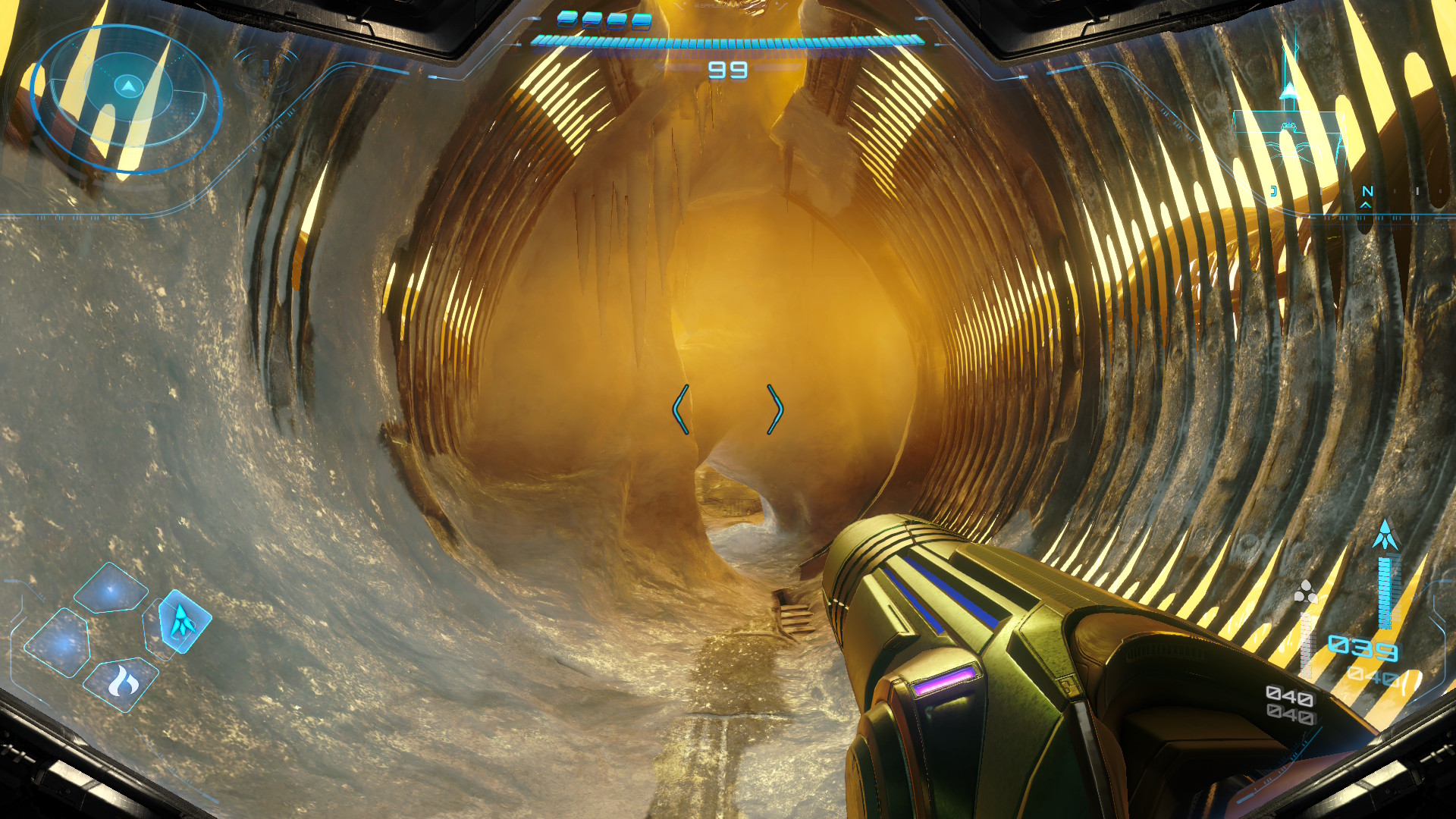
Task: Click the grey three-petal ammo icon
Action: tap(1306, 591)
